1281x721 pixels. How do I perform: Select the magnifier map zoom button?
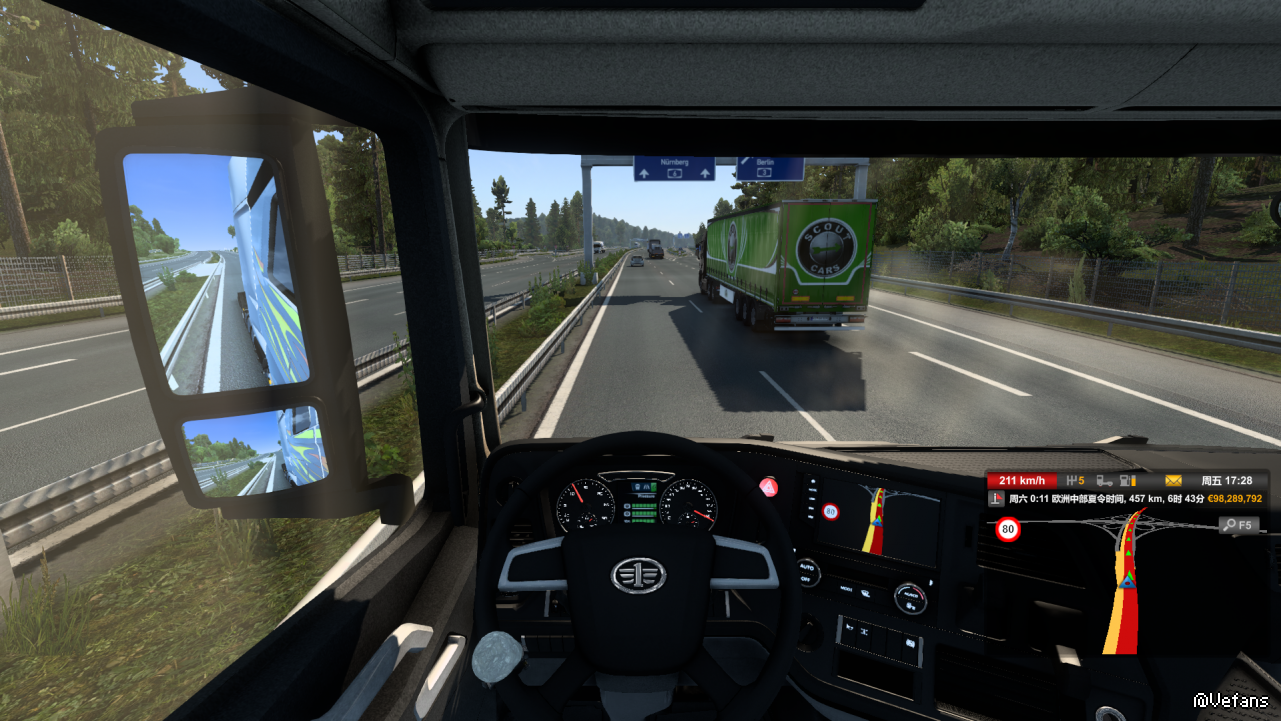point(1239,525)
